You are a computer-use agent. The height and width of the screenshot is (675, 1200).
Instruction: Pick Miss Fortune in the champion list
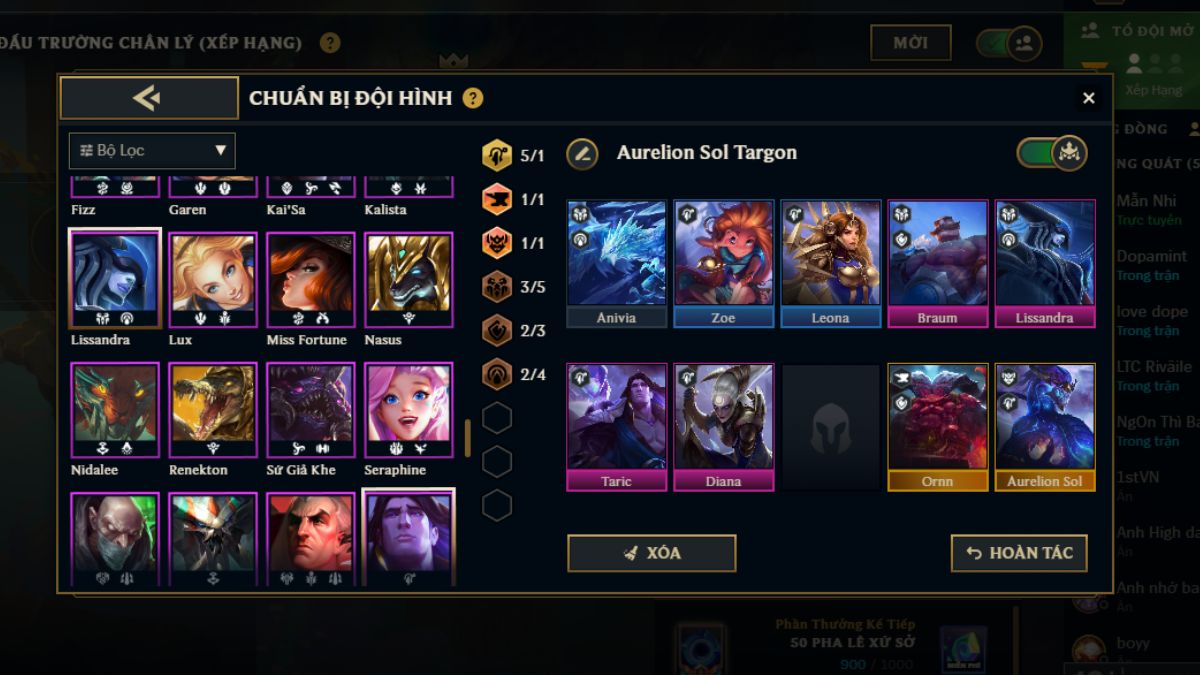[x=310, y=280]
